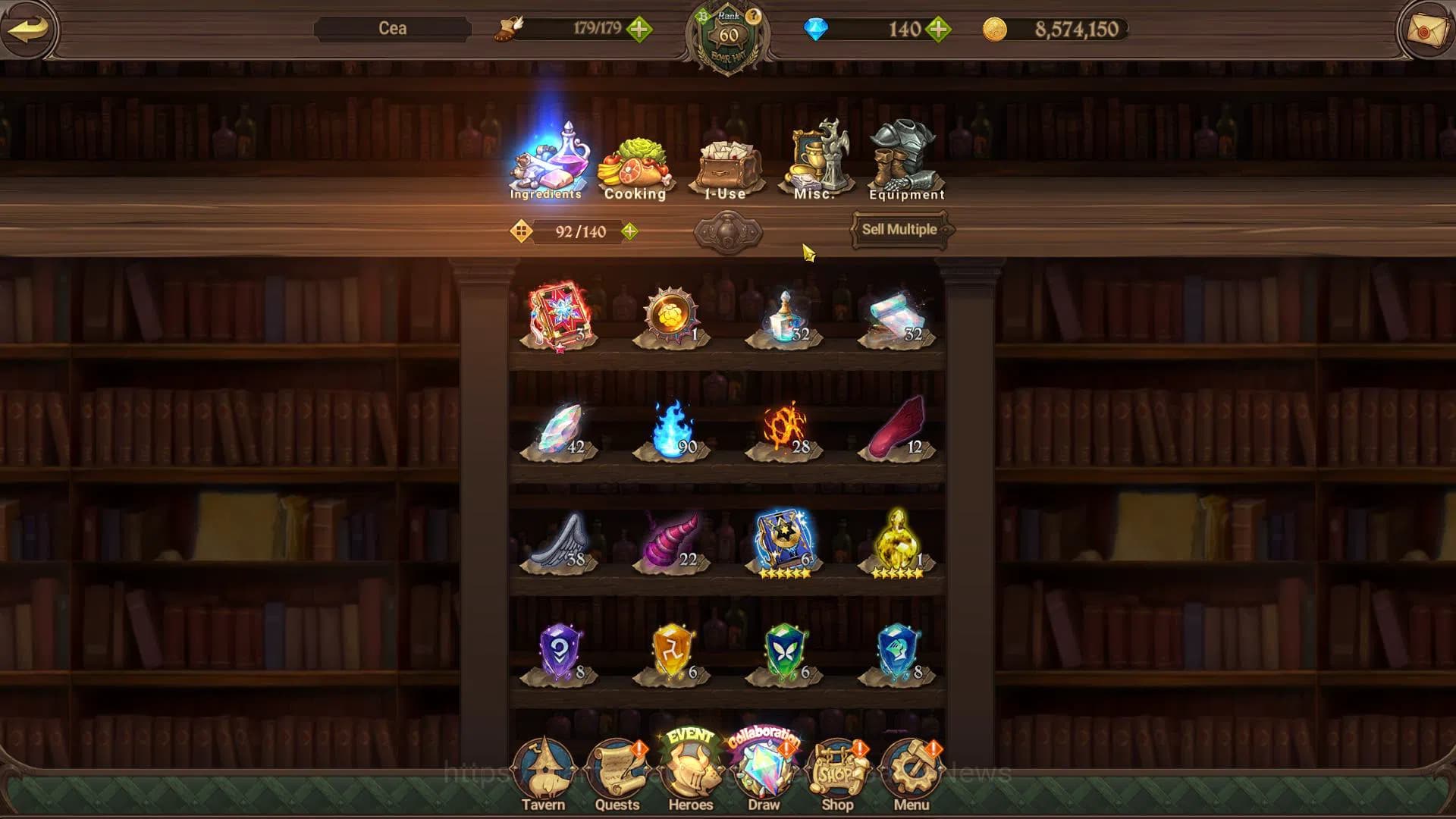Go back using the golden arrow
This screenshot has height=819, width=1456.
[29, 29]
